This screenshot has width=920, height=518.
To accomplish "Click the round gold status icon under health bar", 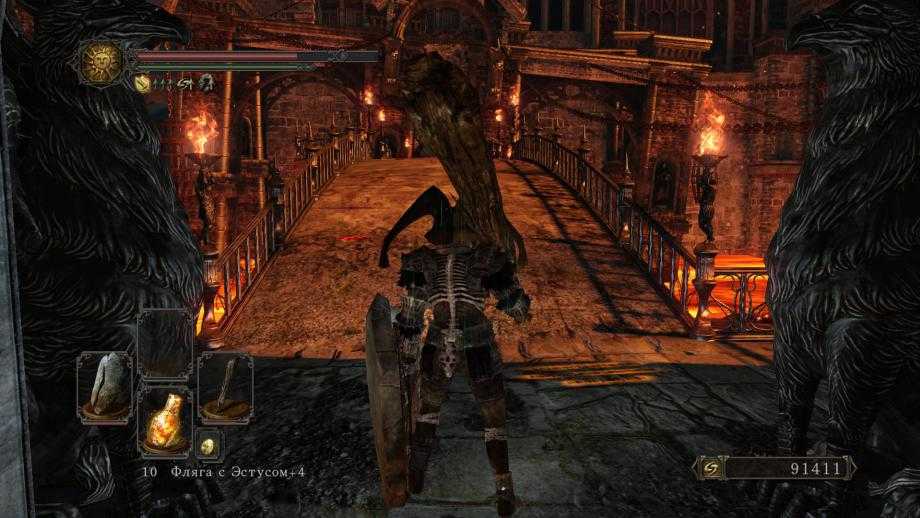I will click(x=142, y=84).
